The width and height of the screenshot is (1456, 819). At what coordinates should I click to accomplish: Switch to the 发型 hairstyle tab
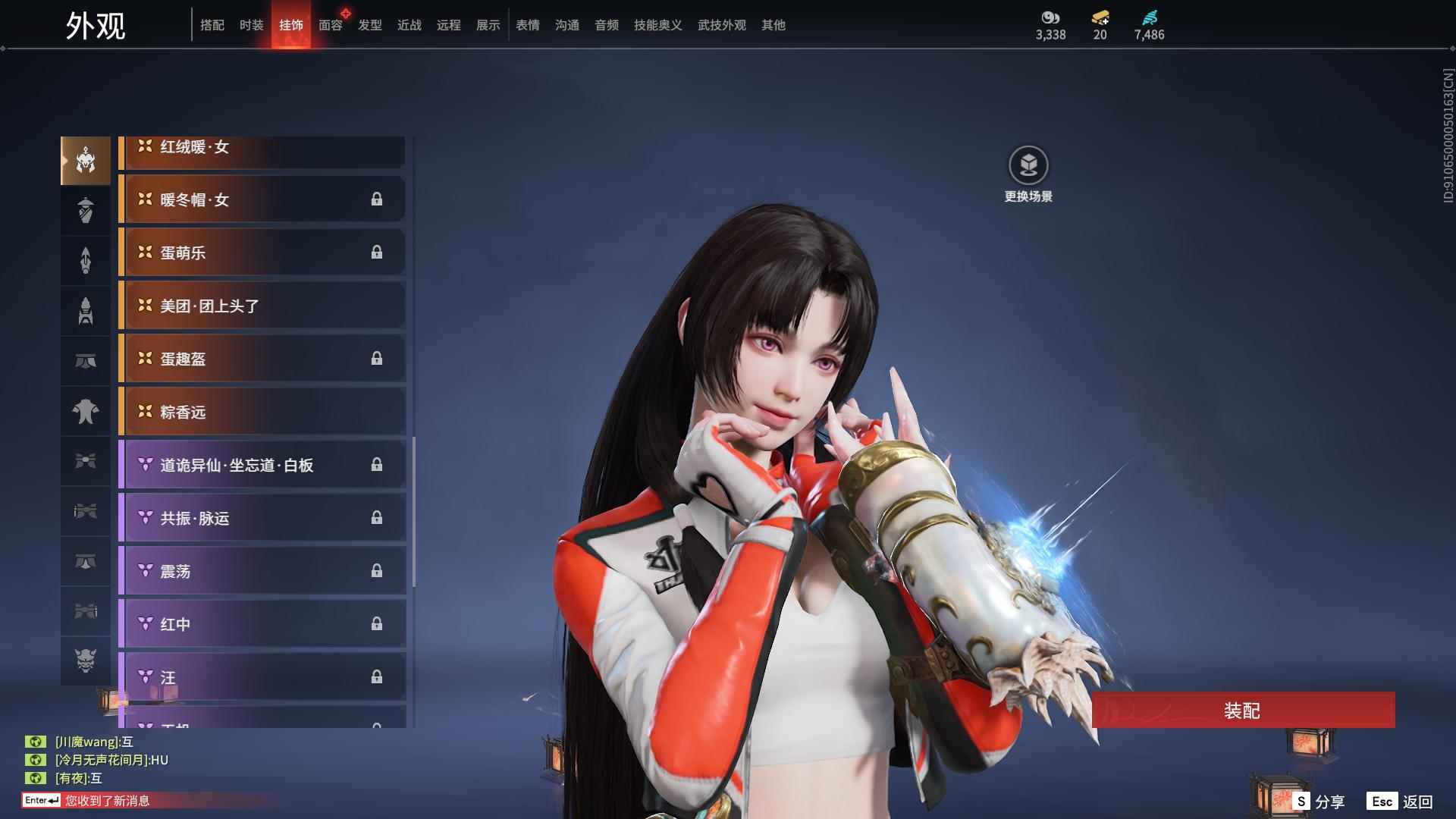pos(370,25)
